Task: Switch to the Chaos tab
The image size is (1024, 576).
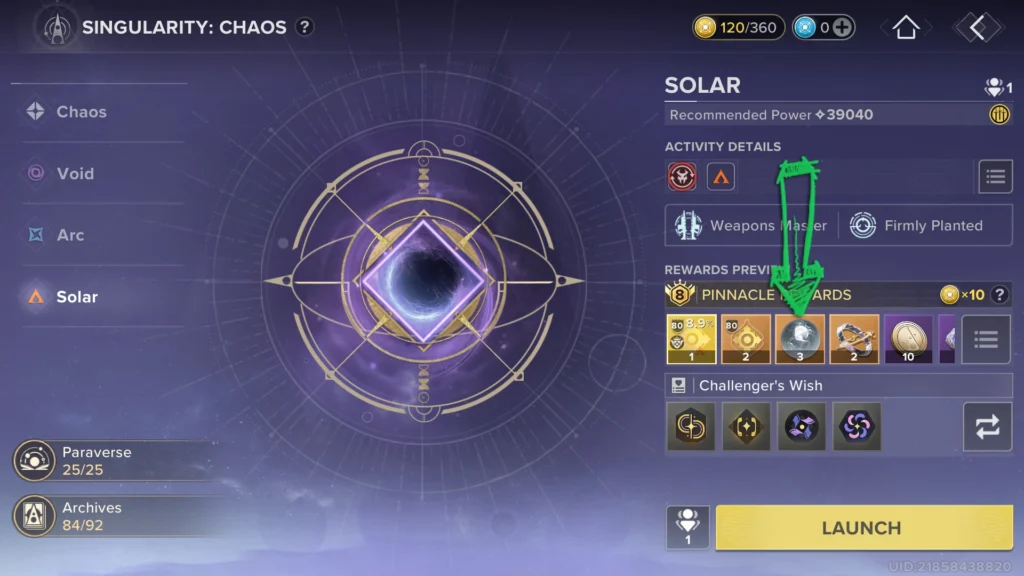Action: click(x=82, y=112)
